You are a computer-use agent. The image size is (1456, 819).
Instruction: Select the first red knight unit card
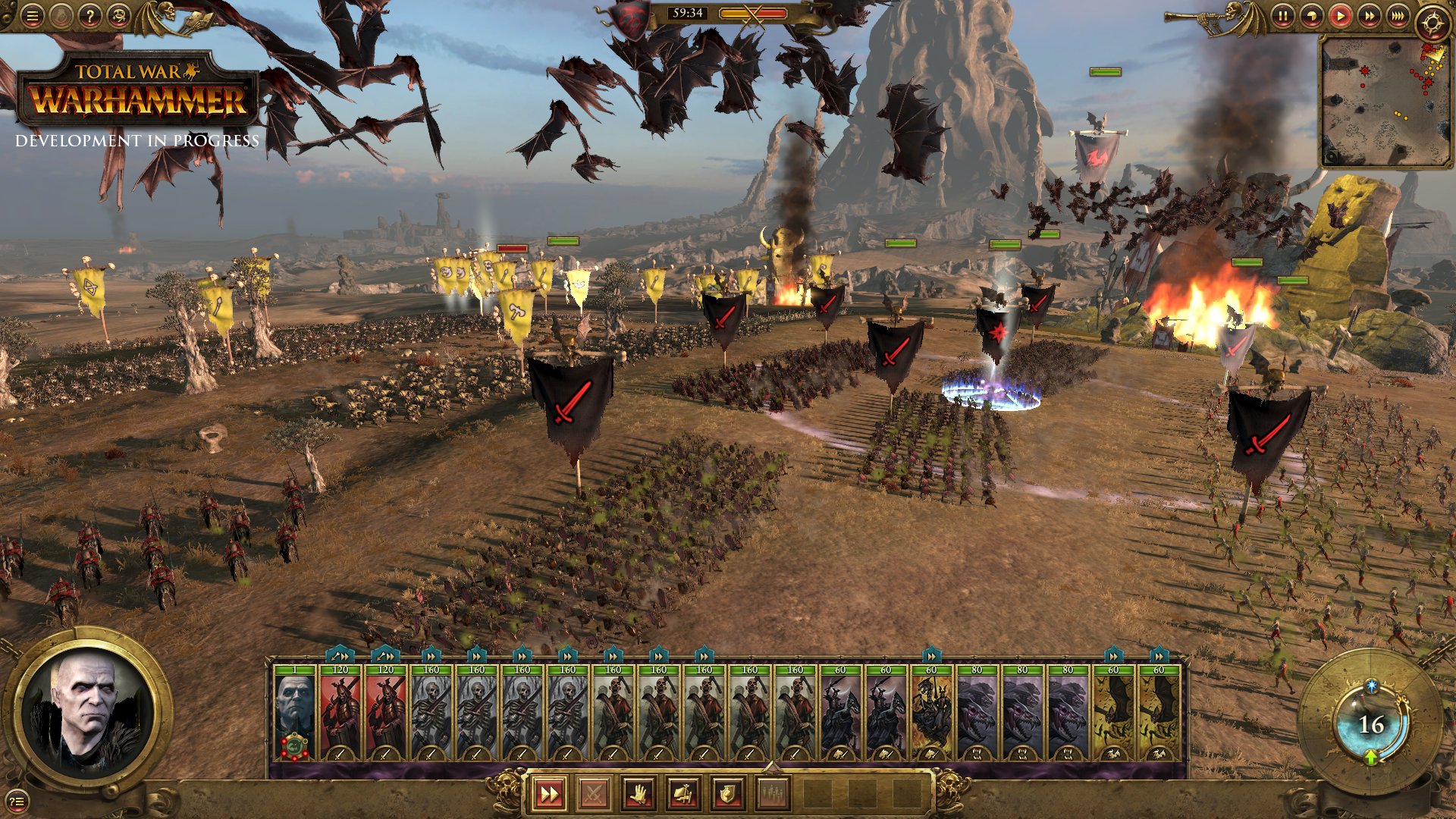point(340,713)
